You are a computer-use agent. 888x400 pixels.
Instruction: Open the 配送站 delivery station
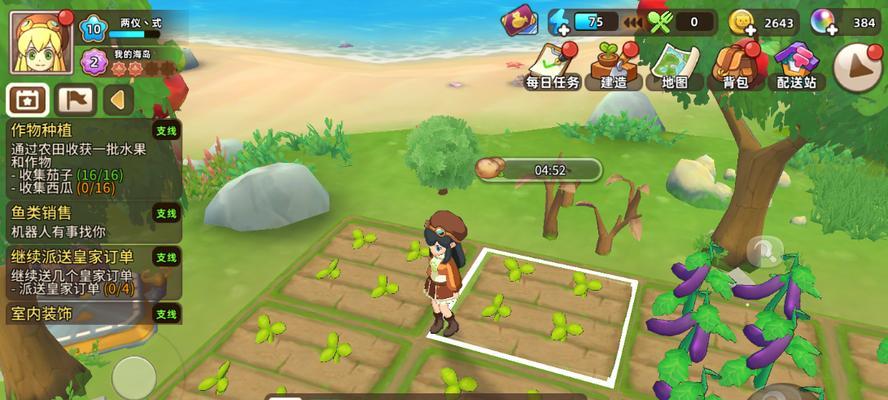click(x=797, y=65)
